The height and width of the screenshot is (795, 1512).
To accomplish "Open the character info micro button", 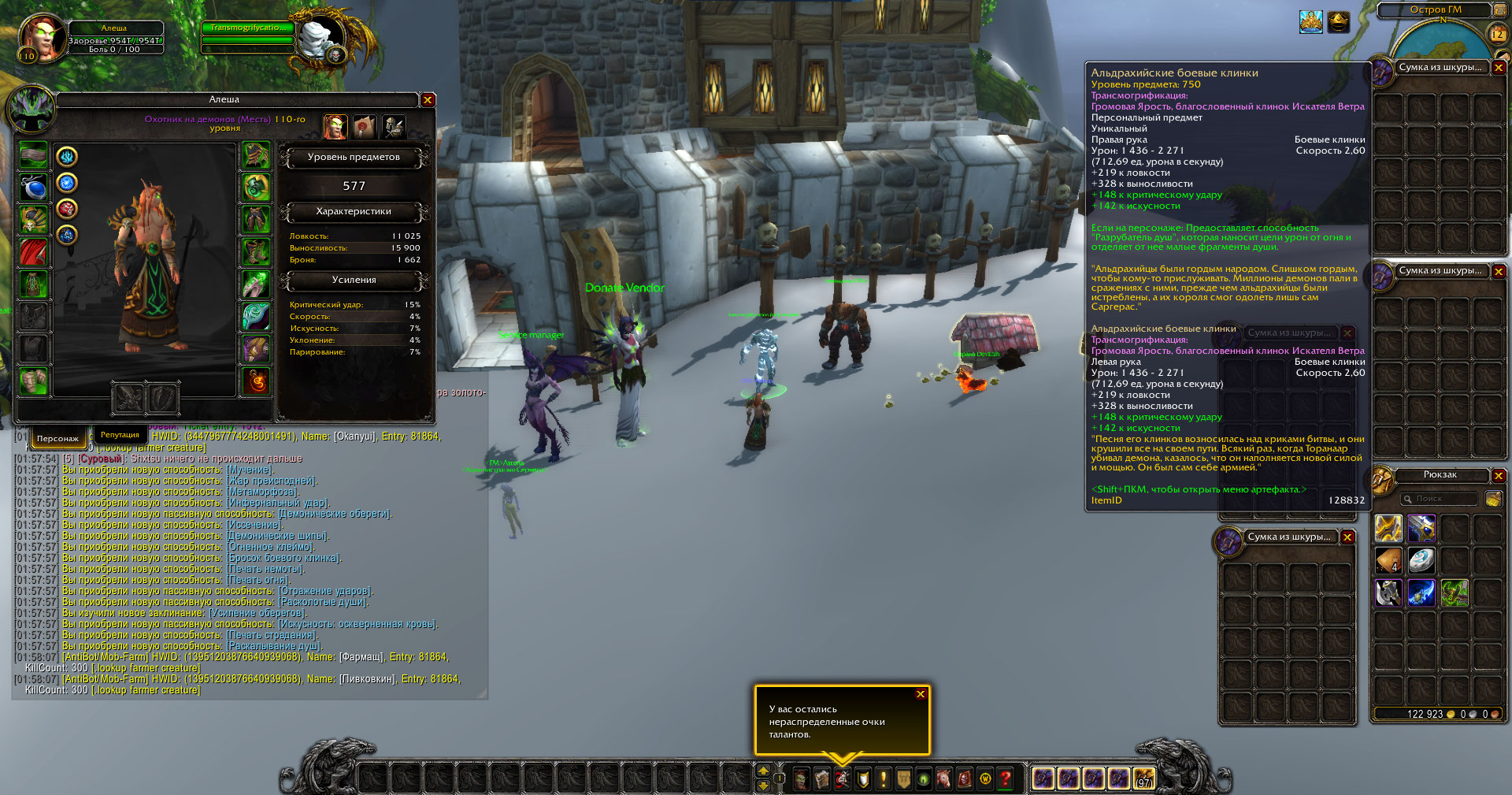I will click(802, 779).
